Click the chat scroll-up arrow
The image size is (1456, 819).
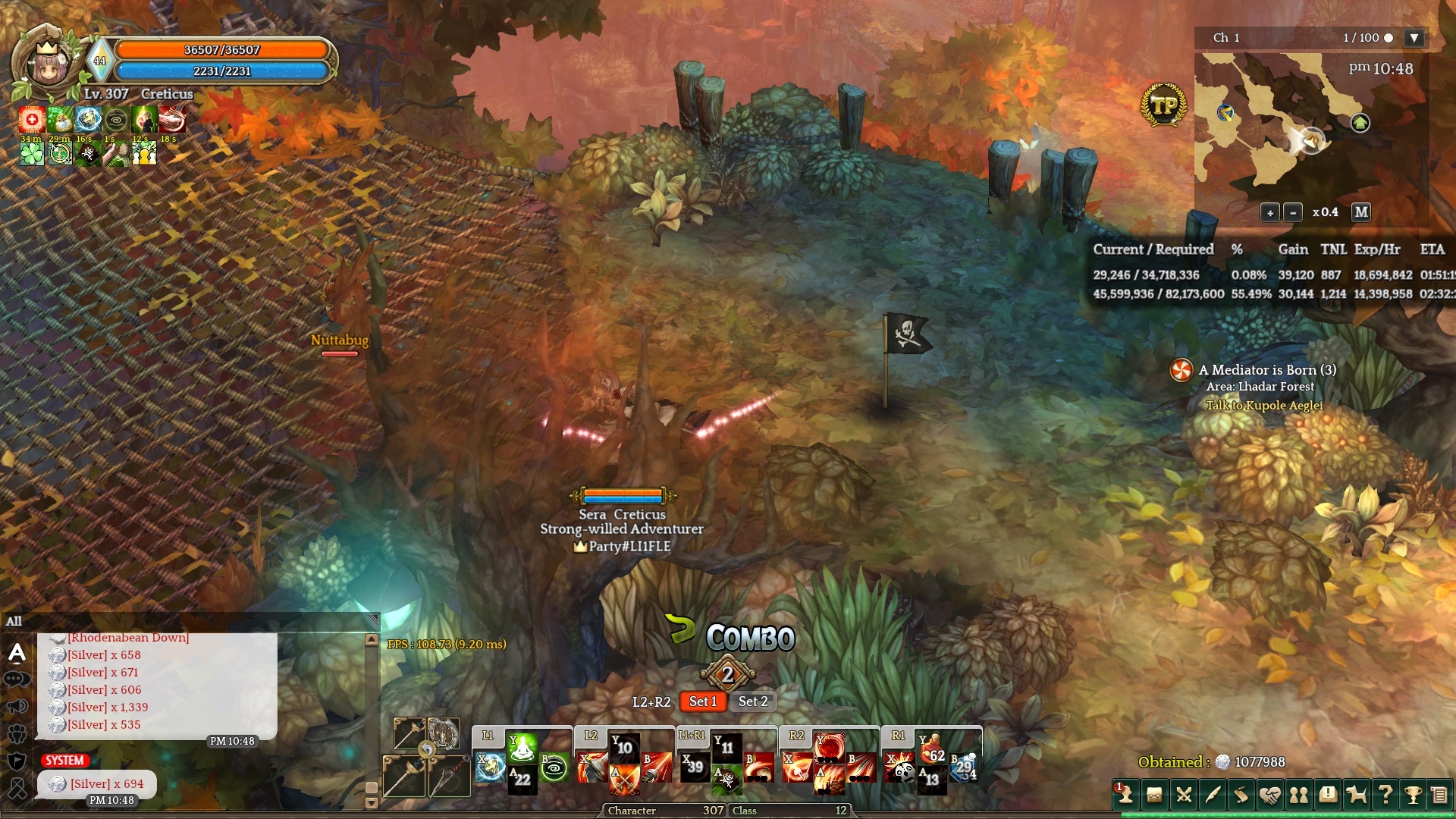(x=372, y=640)
